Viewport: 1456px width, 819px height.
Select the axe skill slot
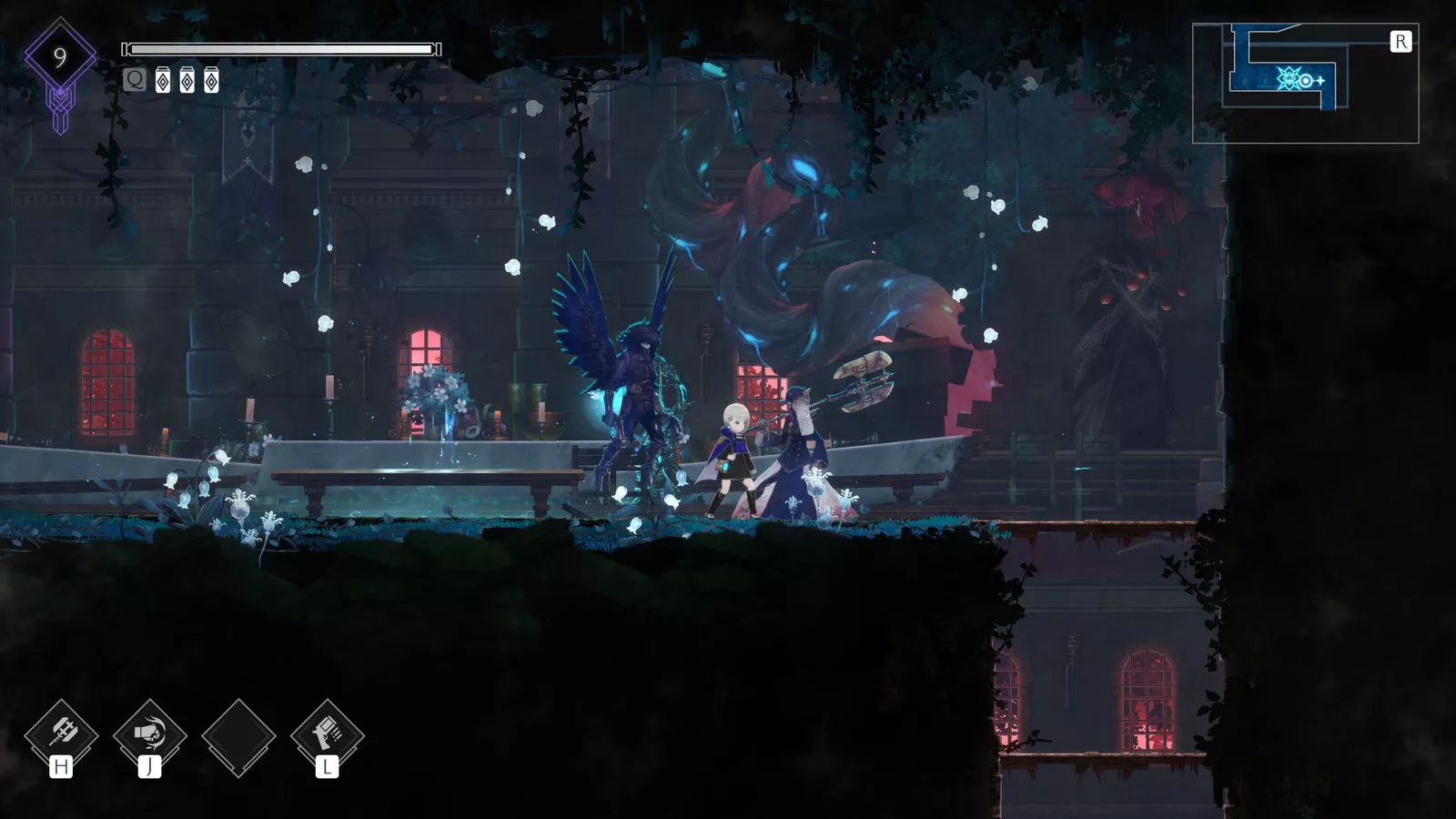pos(61,733)
